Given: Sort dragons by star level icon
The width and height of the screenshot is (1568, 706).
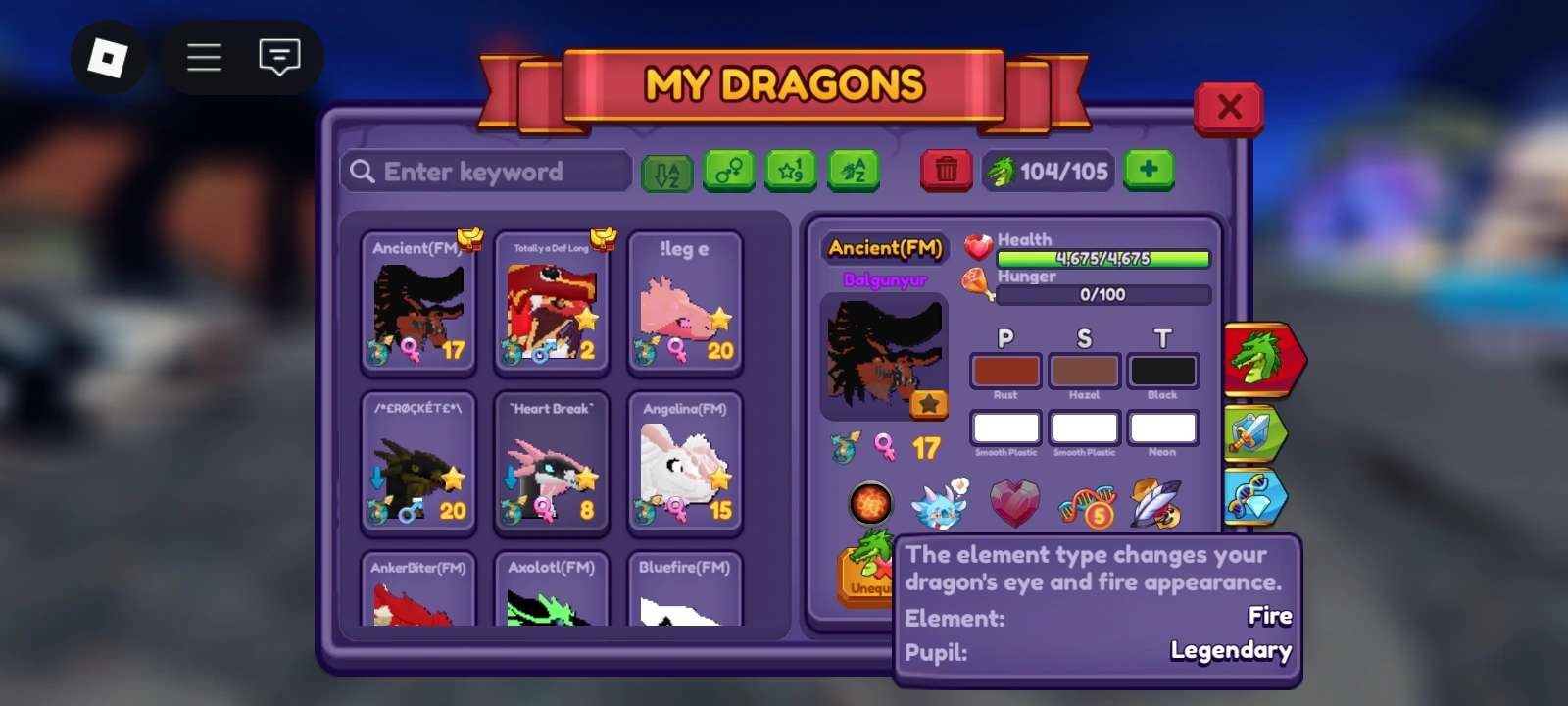Looking at the screenshot, I should 790,171.
